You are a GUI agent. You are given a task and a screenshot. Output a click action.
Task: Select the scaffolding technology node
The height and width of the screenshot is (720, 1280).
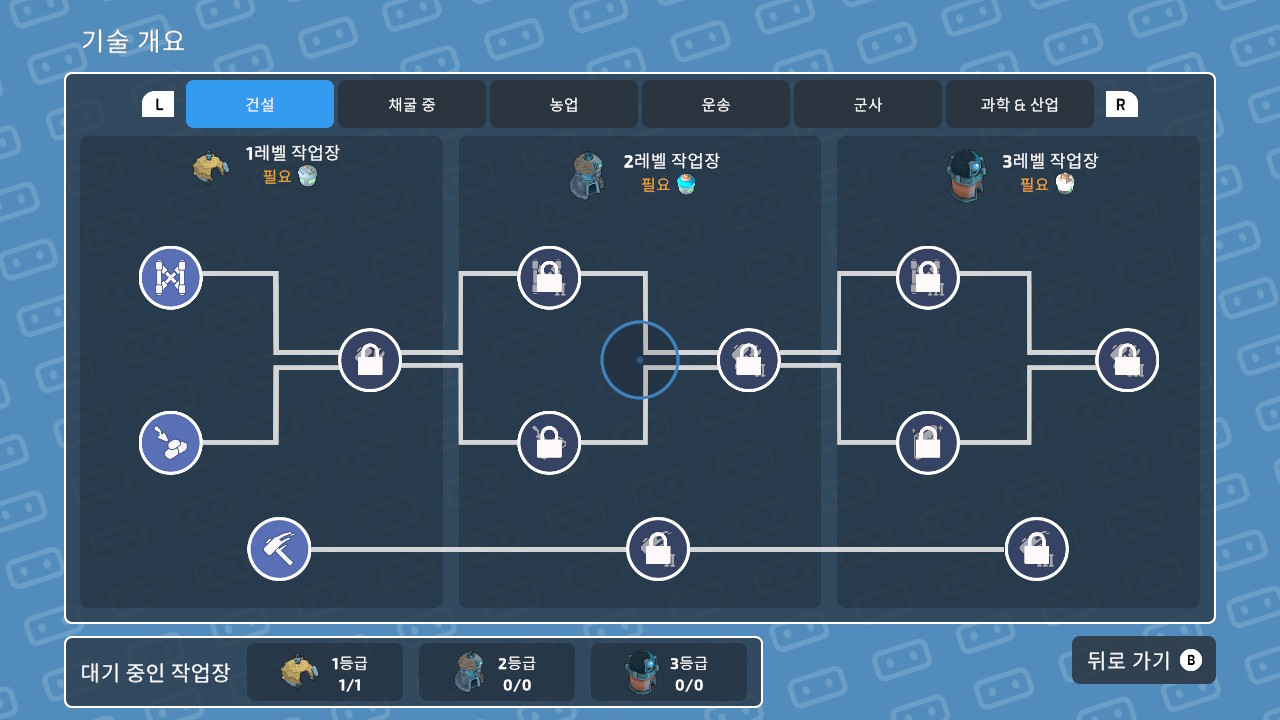(170, 278)
